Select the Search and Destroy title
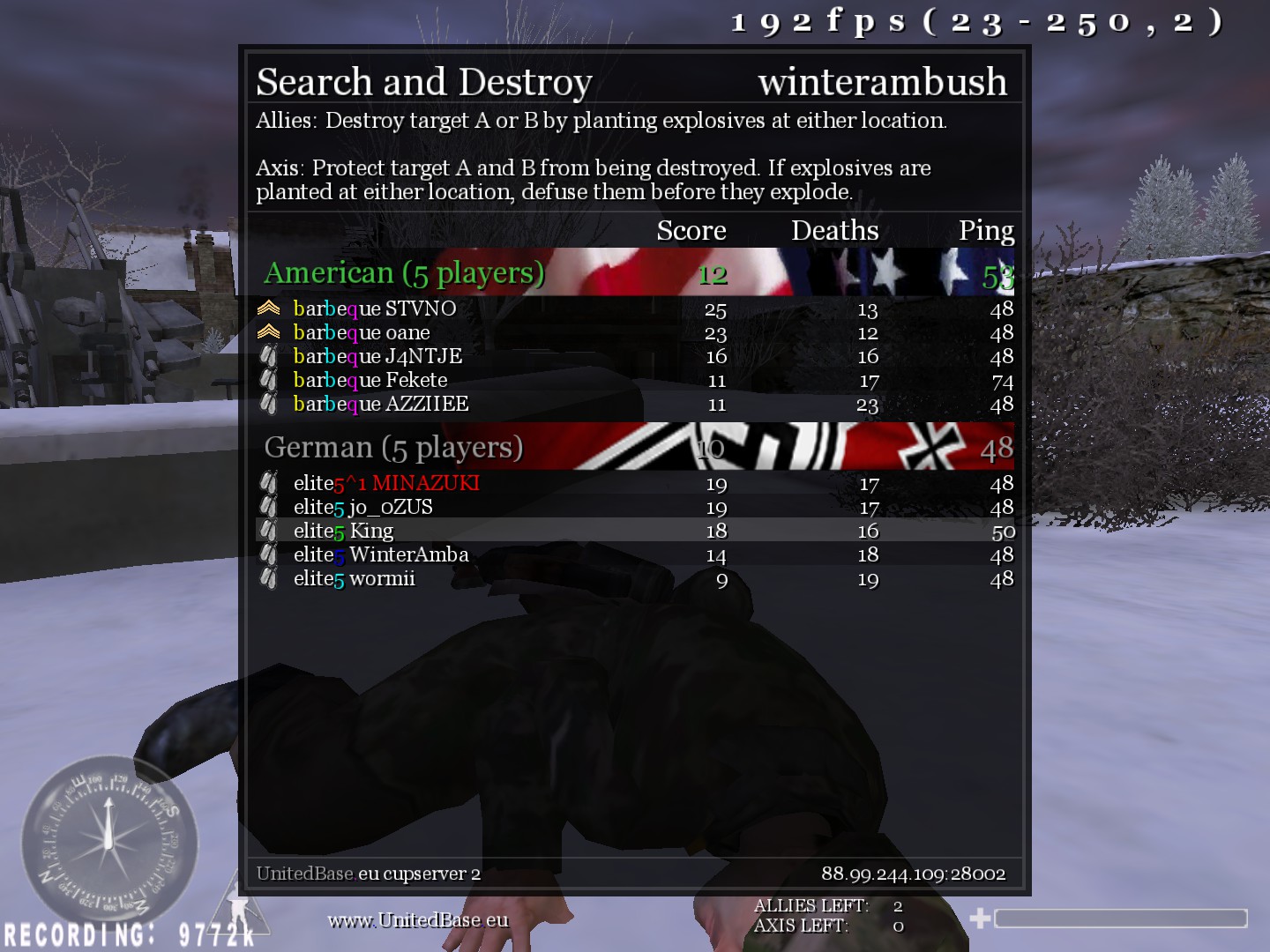Screen dimensions: 1270x952 (x=422, y=81)
